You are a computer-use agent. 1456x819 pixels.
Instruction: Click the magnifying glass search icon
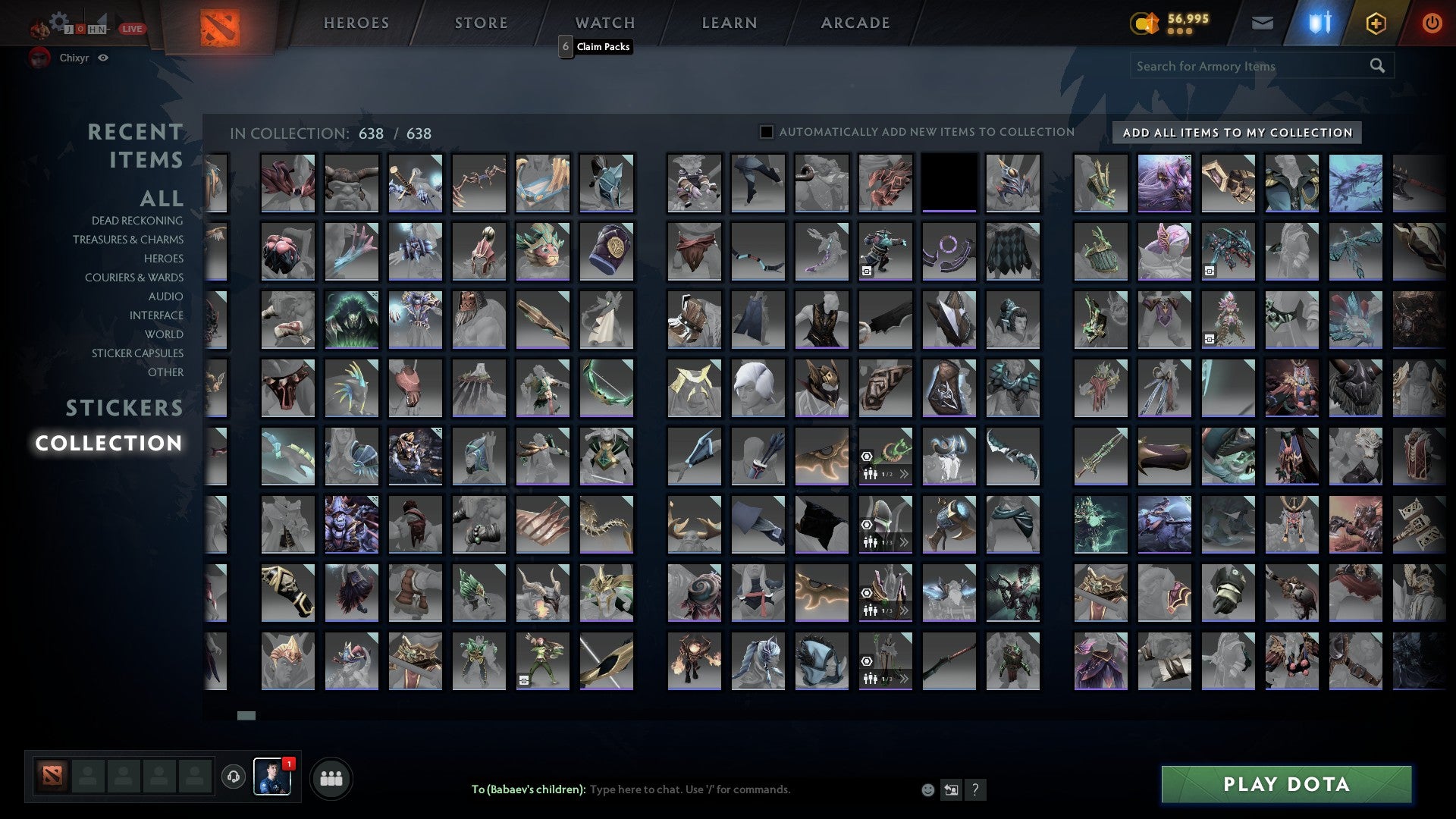click(1377, 66)
